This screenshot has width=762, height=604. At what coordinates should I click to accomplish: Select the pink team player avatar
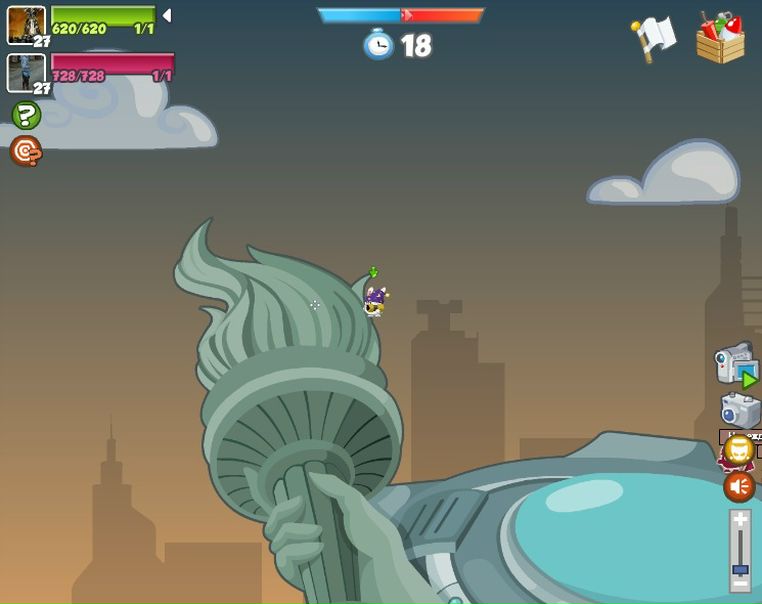click(26, 73)
